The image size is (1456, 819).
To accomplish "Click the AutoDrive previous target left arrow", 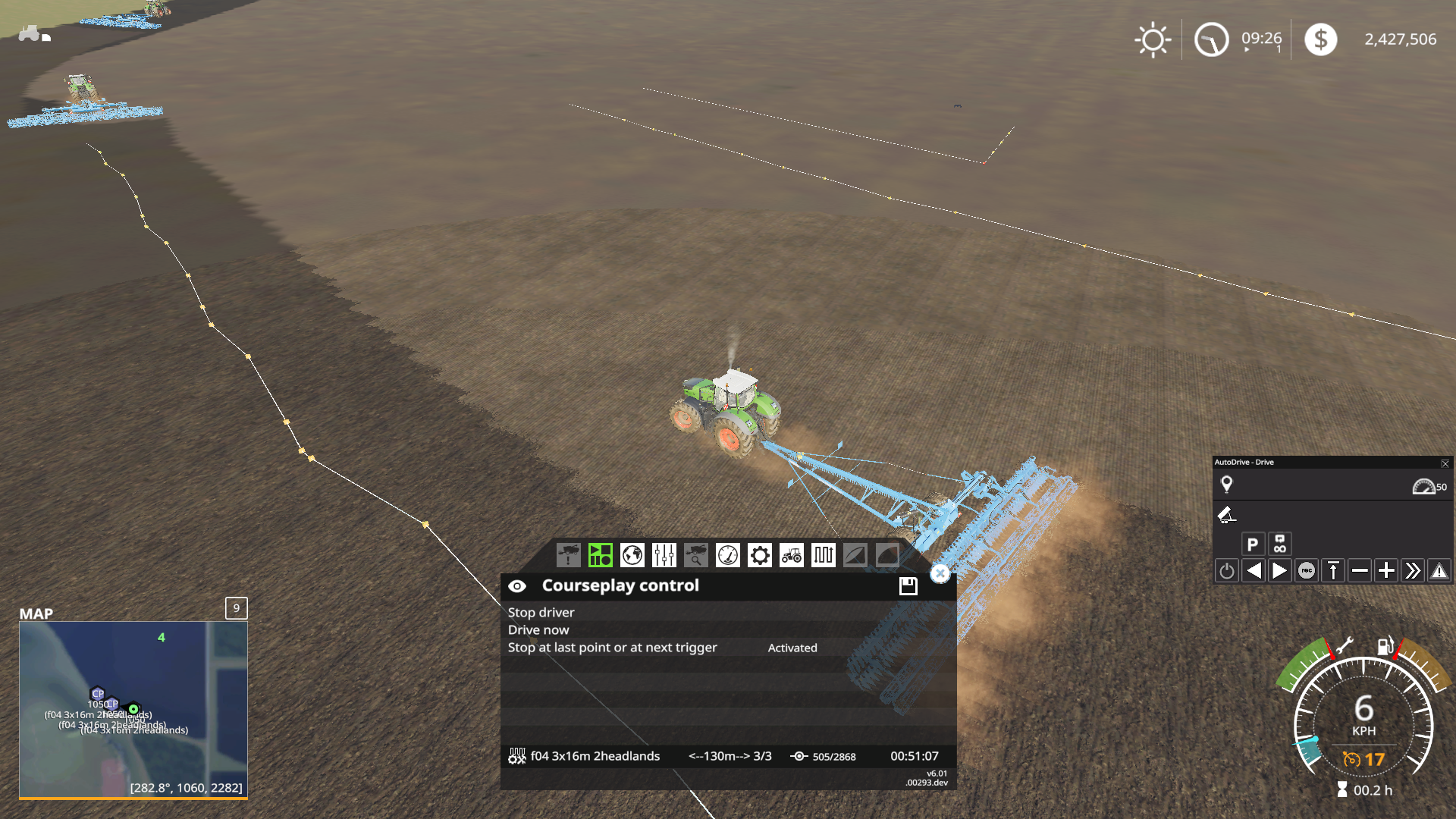I will pyautogui.click(x=1254, y=570).
